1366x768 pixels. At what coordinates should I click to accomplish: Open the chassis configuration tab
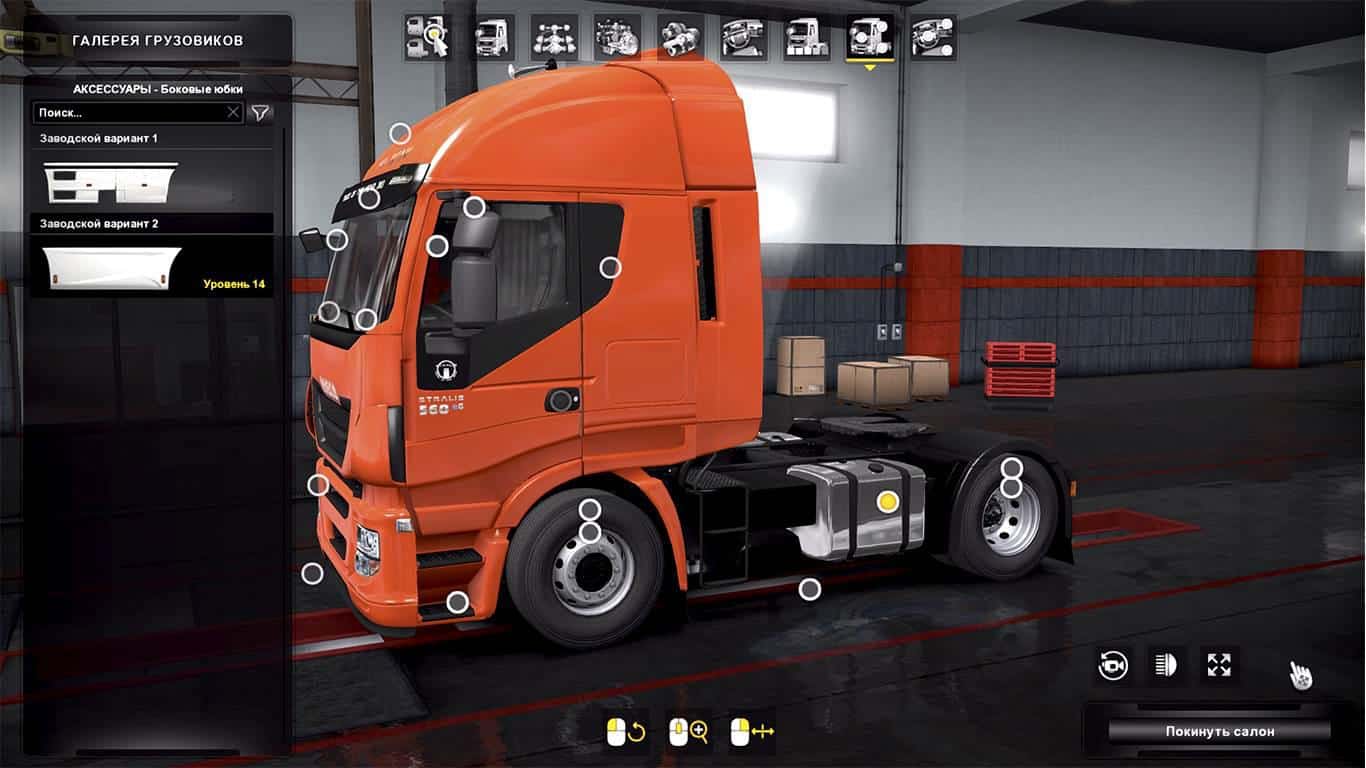click(554, 38)
